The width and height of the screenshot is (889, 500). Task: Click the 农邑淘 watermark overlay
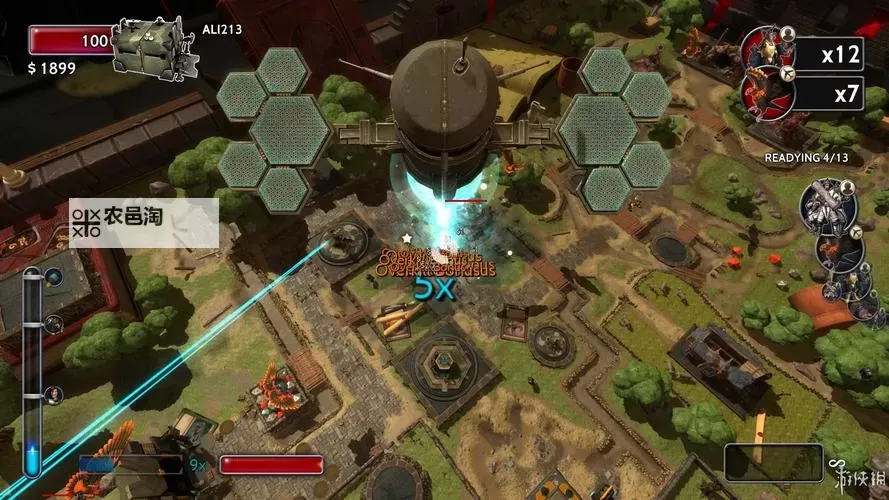coord(143,220)
